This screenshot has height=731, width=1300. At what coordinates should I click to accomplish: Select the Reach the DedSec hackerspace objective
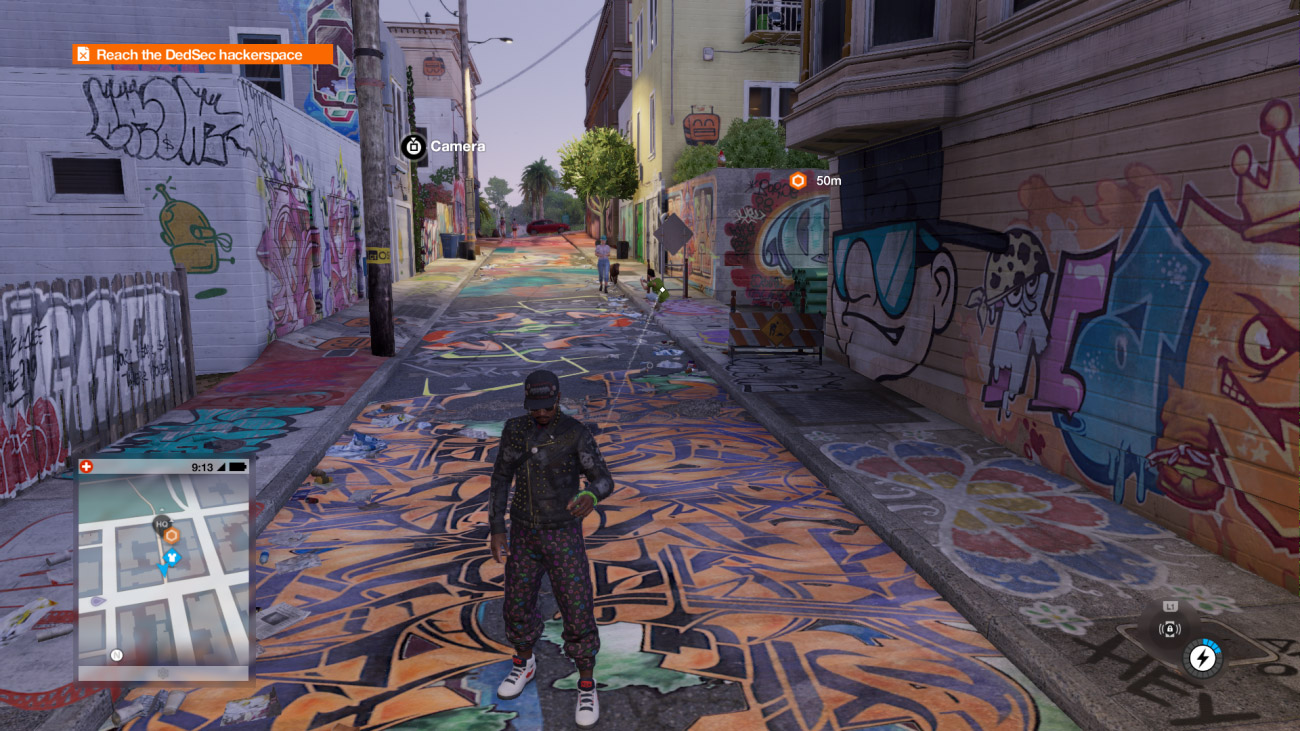coord(201,55)
